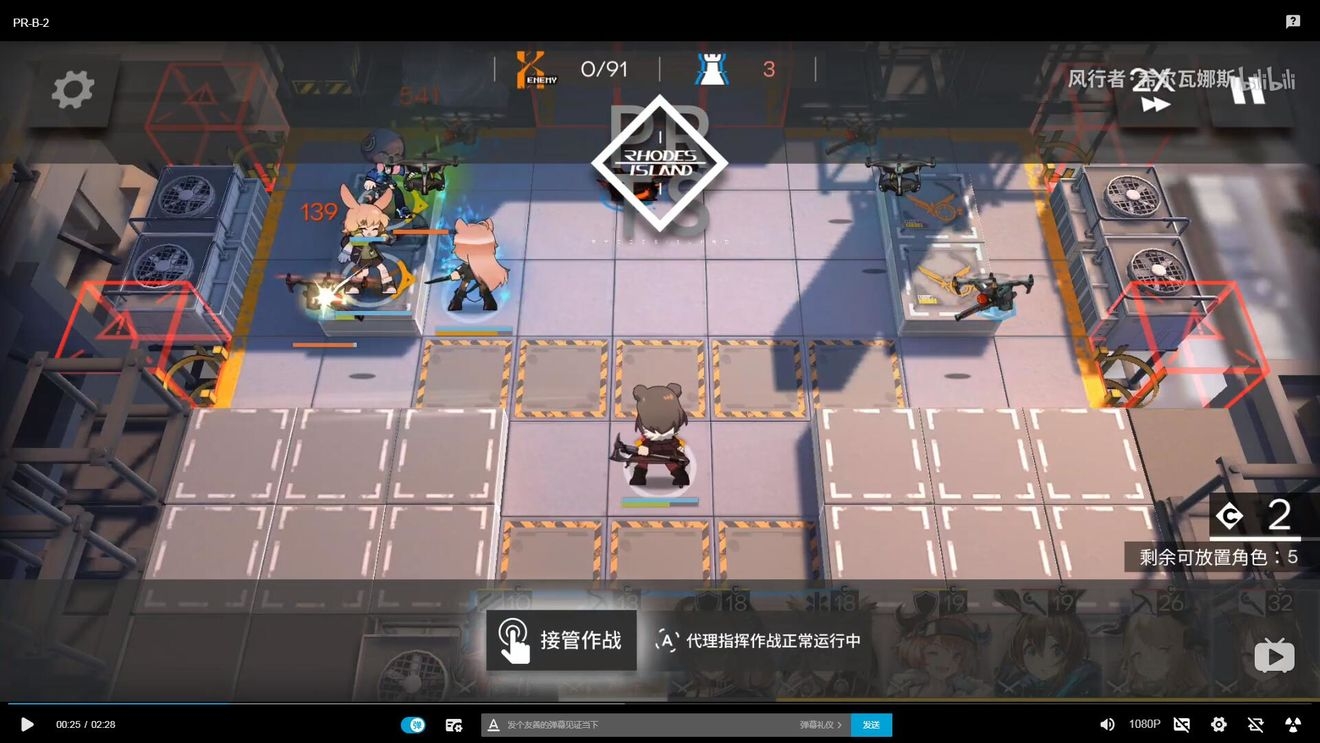
Task: Adjust the video volume speaker icon
Action: tap(1107, 724)
